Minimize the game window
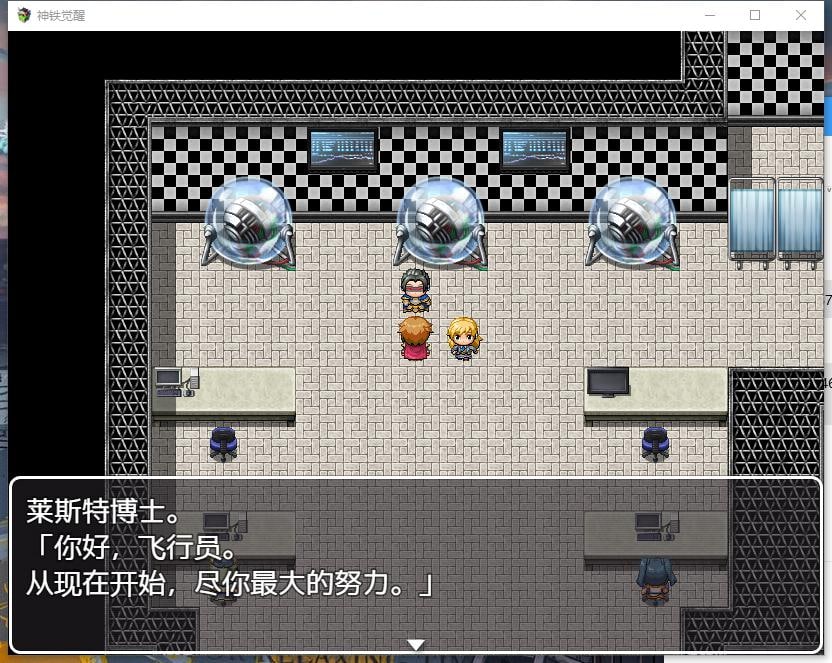The height and width of the screenshot is (663, 832). click(710, 15)
